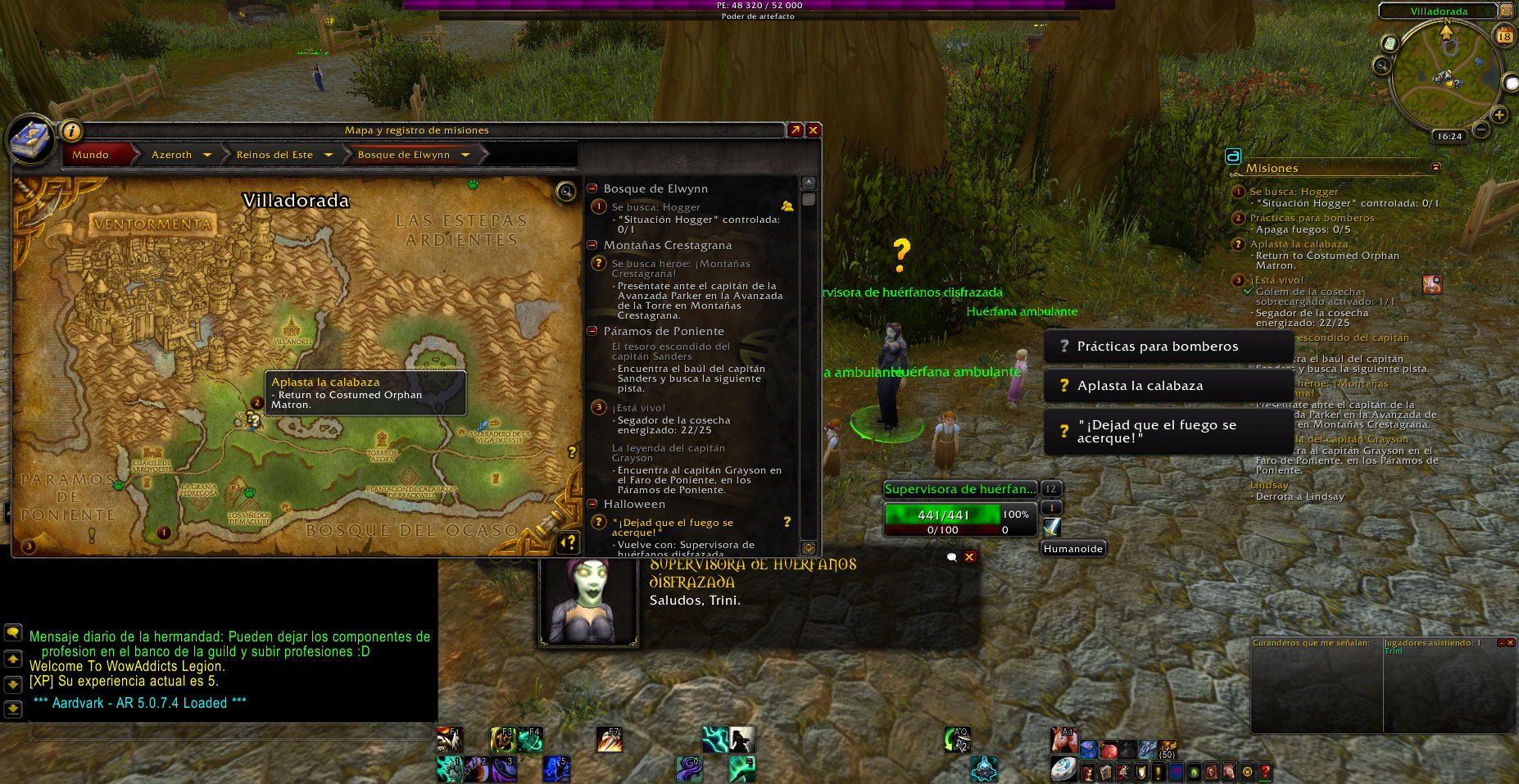Close the map and quest log window

[x=814, y=130]
